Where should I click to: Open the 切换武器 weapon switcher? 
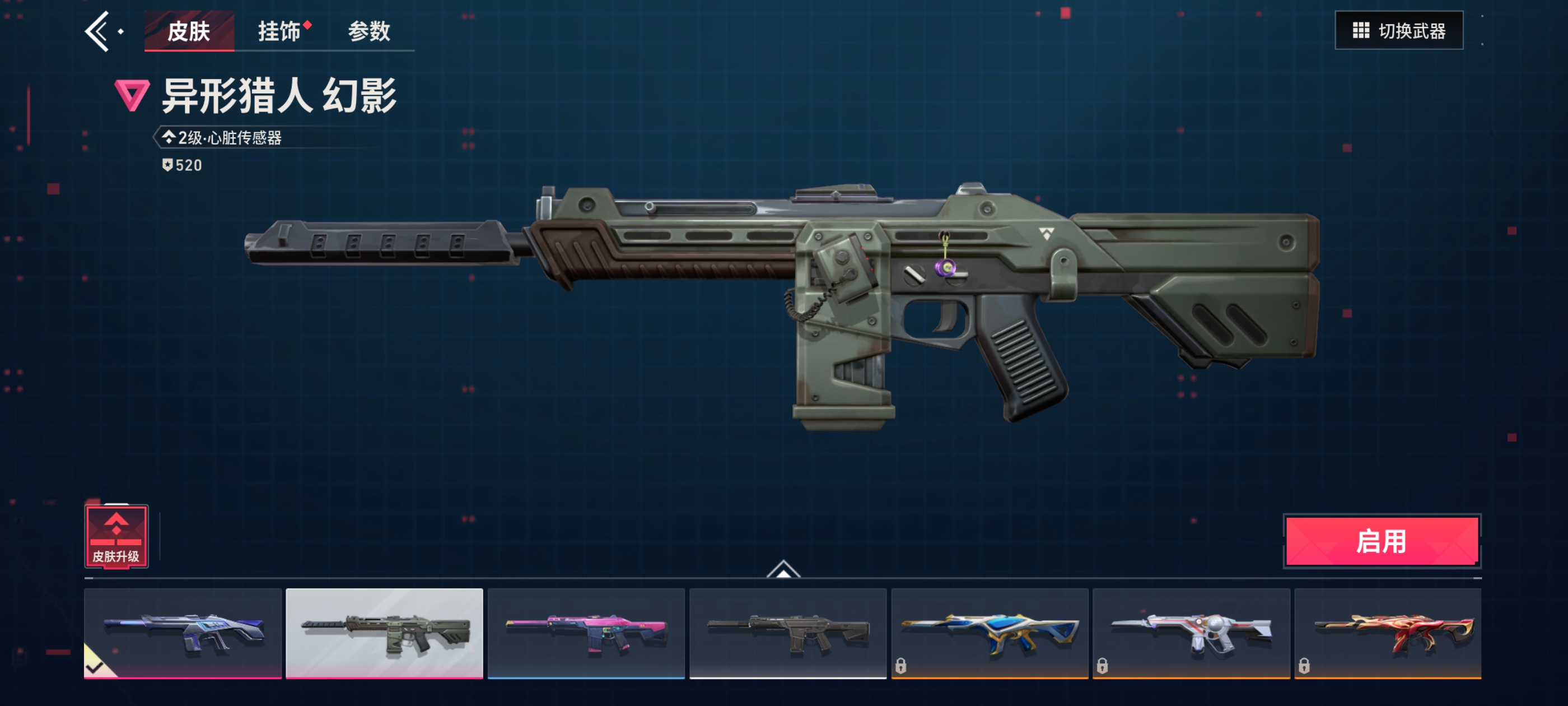1398,30
